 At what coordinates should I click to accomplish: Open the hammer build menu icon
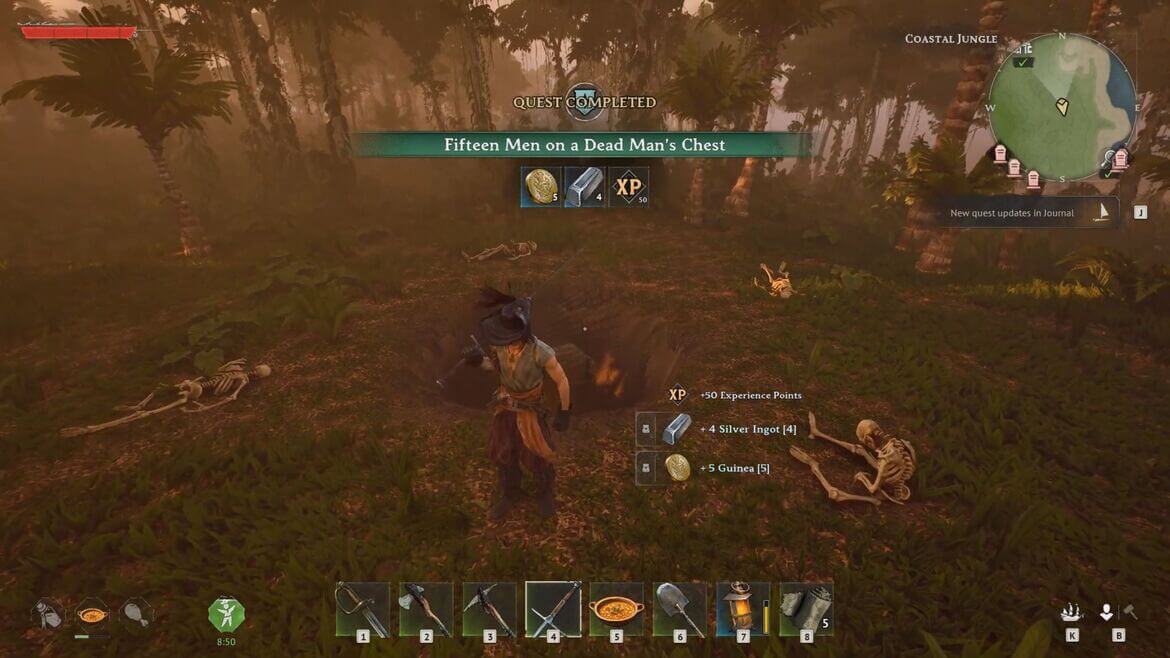[x=1130, y=612]
